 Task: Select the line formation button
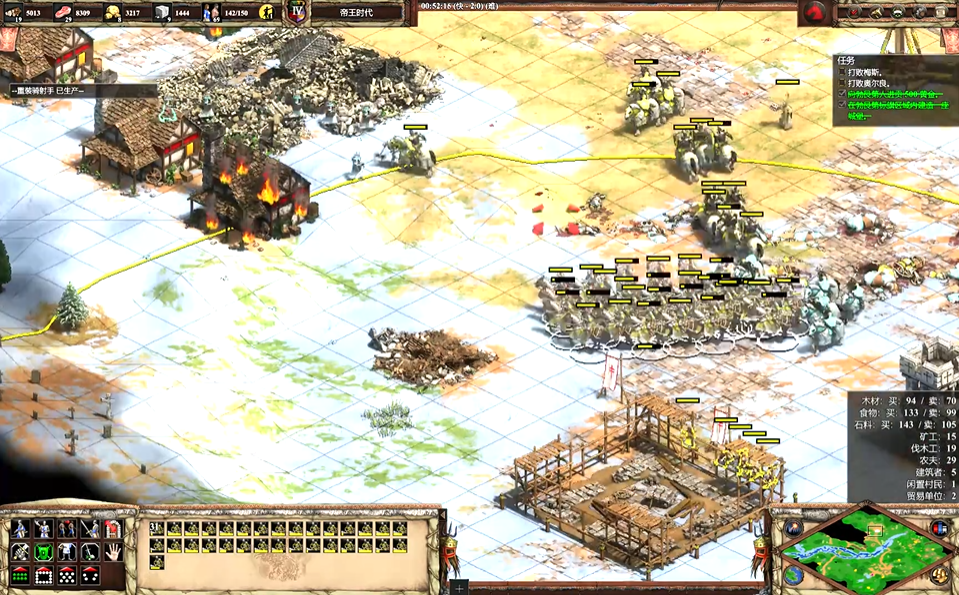(19, 575)
